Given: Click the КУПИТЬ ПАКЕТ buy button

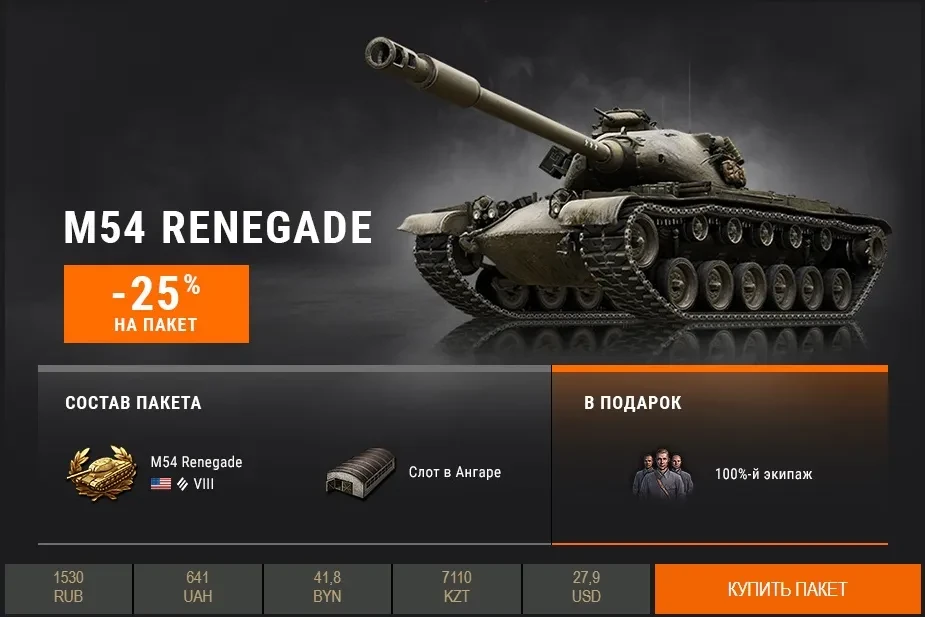Looking at the screenshot, I should click(x=787, y=589).
